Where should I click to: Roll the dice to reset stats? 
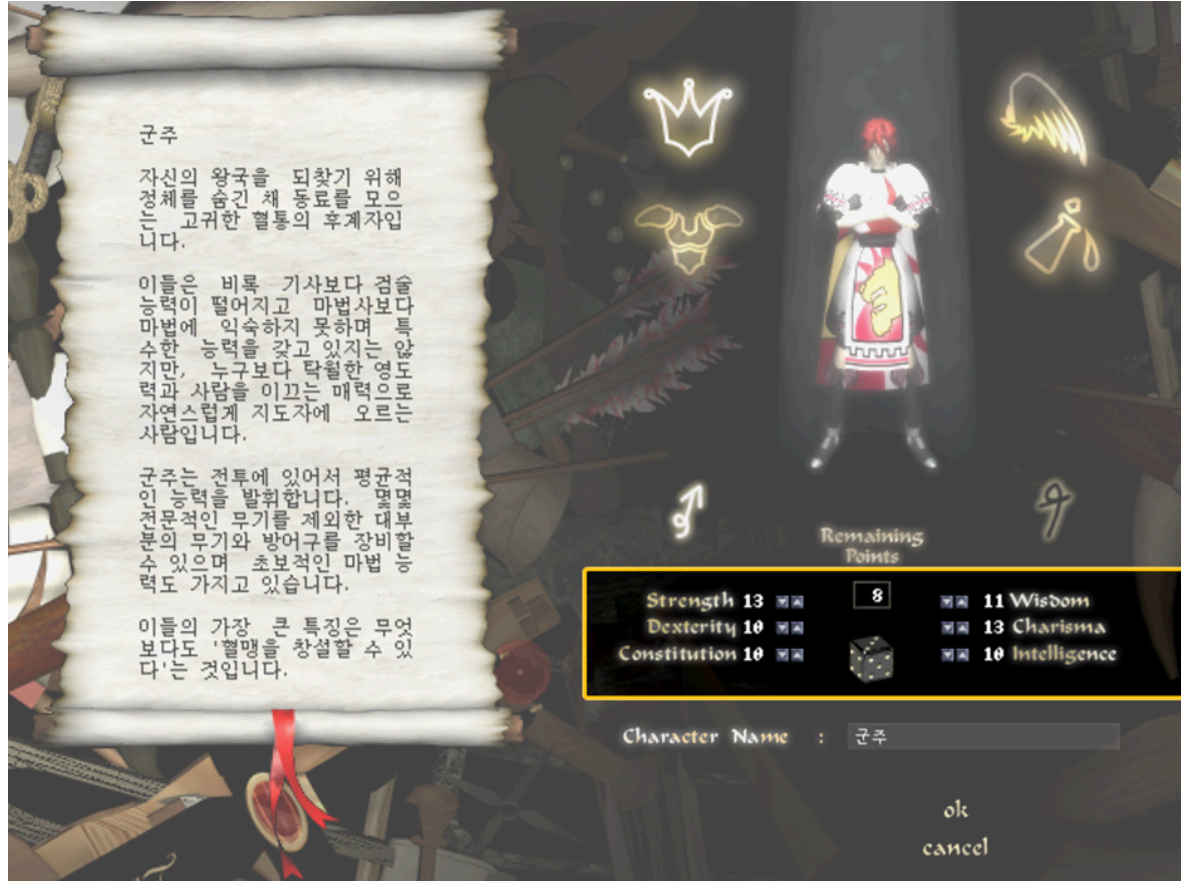pos(871,657)
